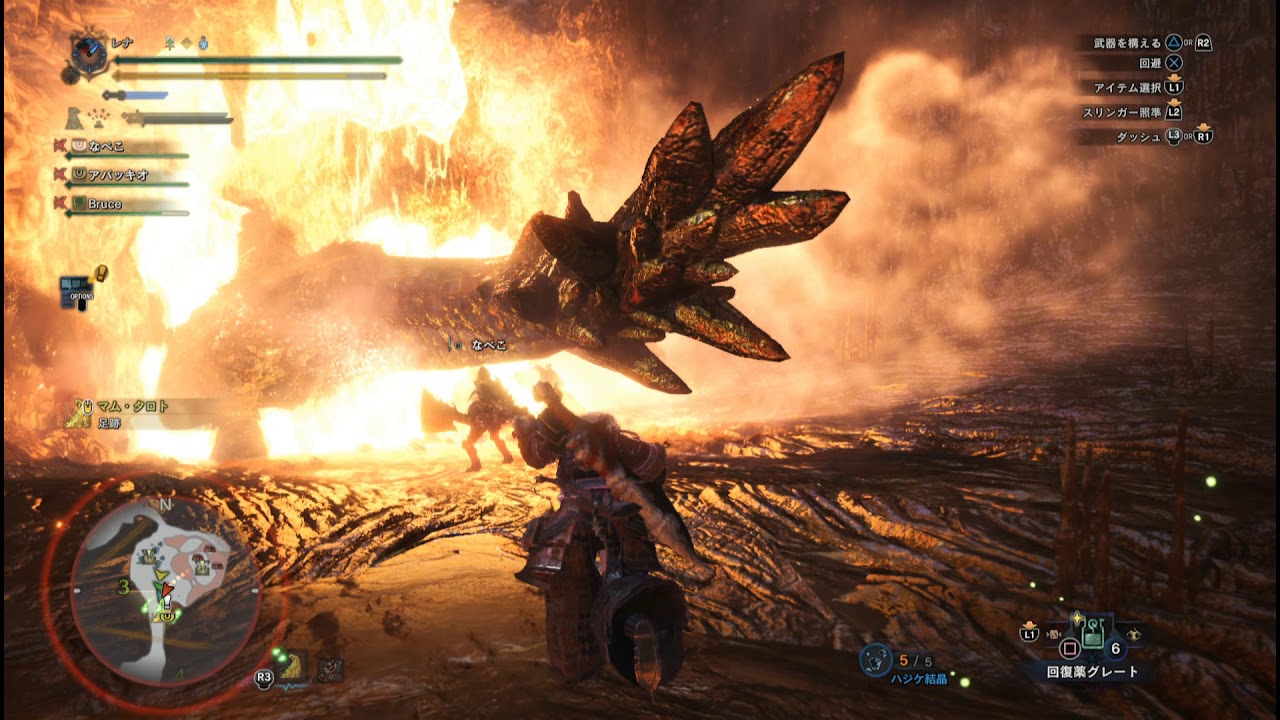The image size is (1280, 720).
Task: Click the quest timer clock emblem
Action: pos(90,53)
